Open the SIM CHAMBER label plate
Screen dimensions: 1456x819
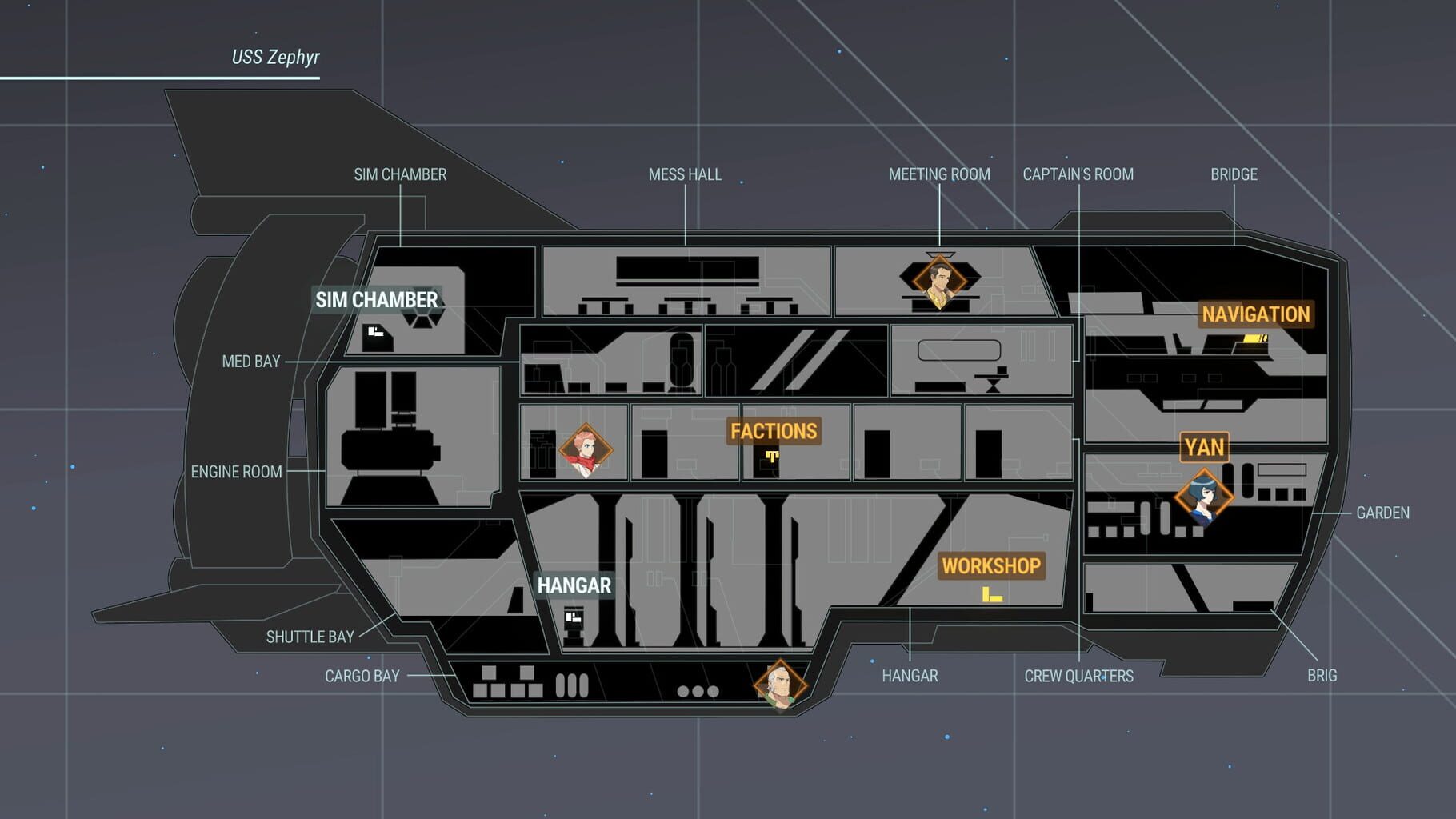point(375,301)
